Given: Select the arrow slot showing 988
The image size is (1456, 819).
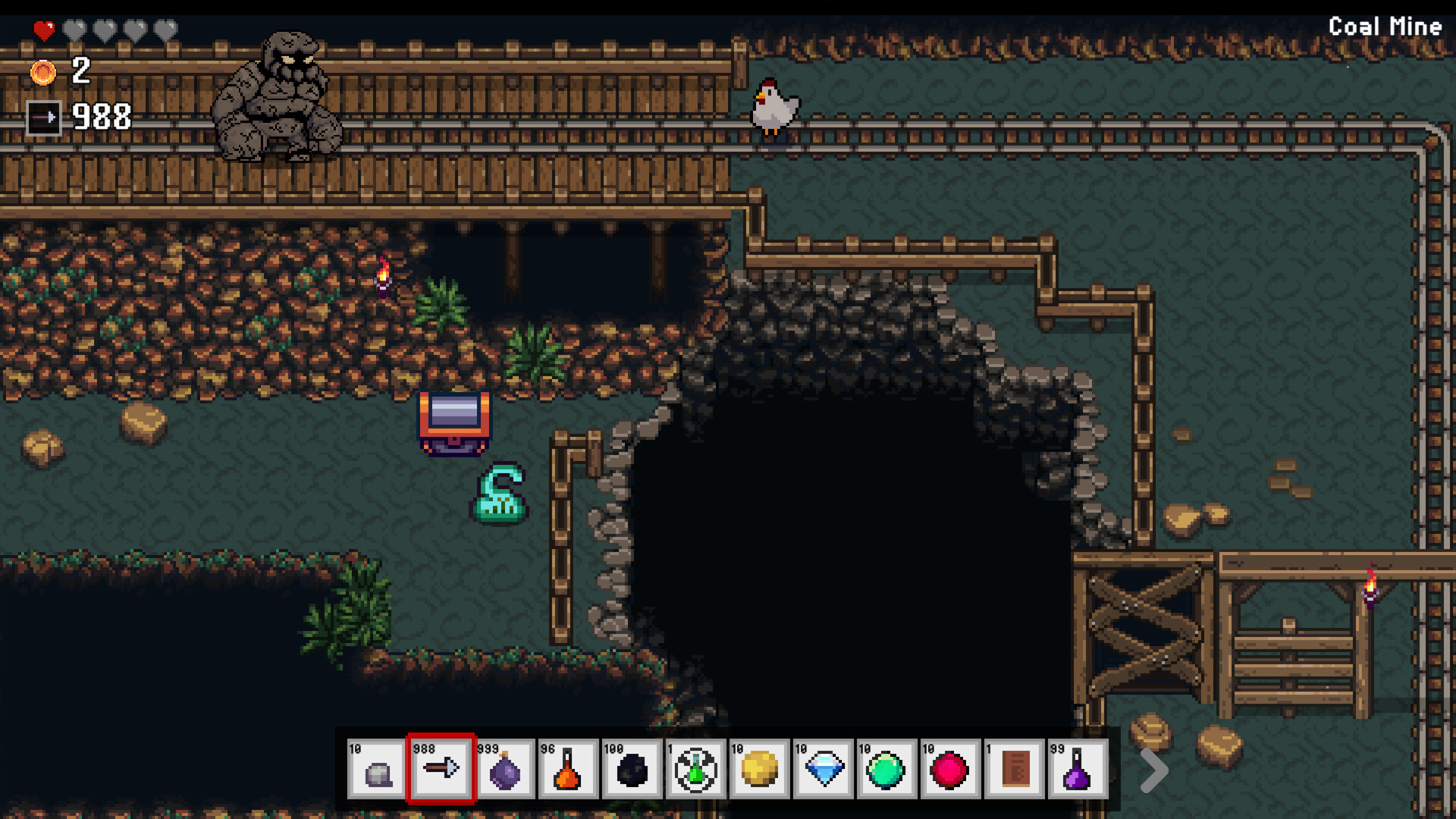Looking at the screenshot, I should click(442, 770).
